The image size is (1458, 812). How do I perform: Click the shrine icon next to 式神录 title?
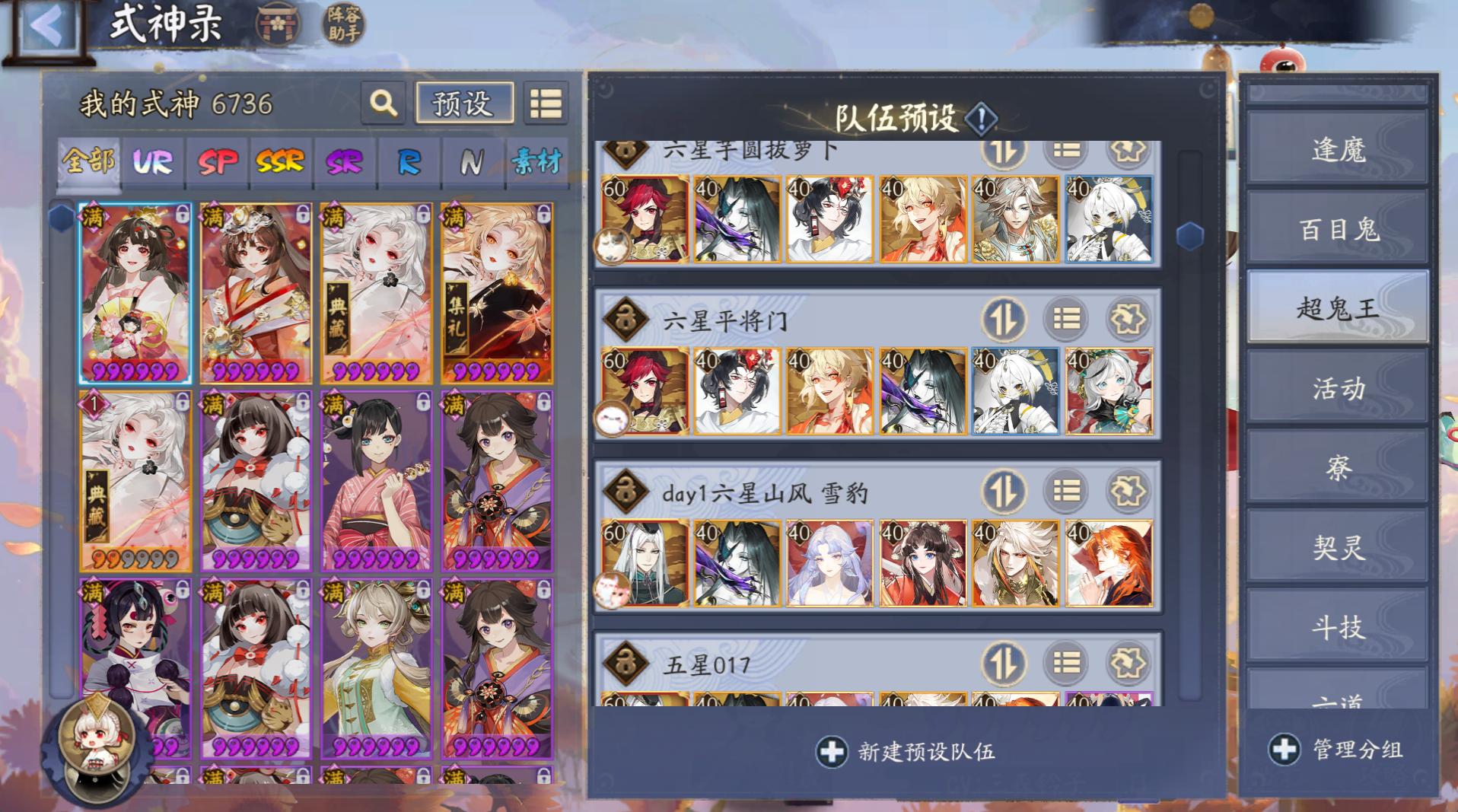[x=278, y=24]
